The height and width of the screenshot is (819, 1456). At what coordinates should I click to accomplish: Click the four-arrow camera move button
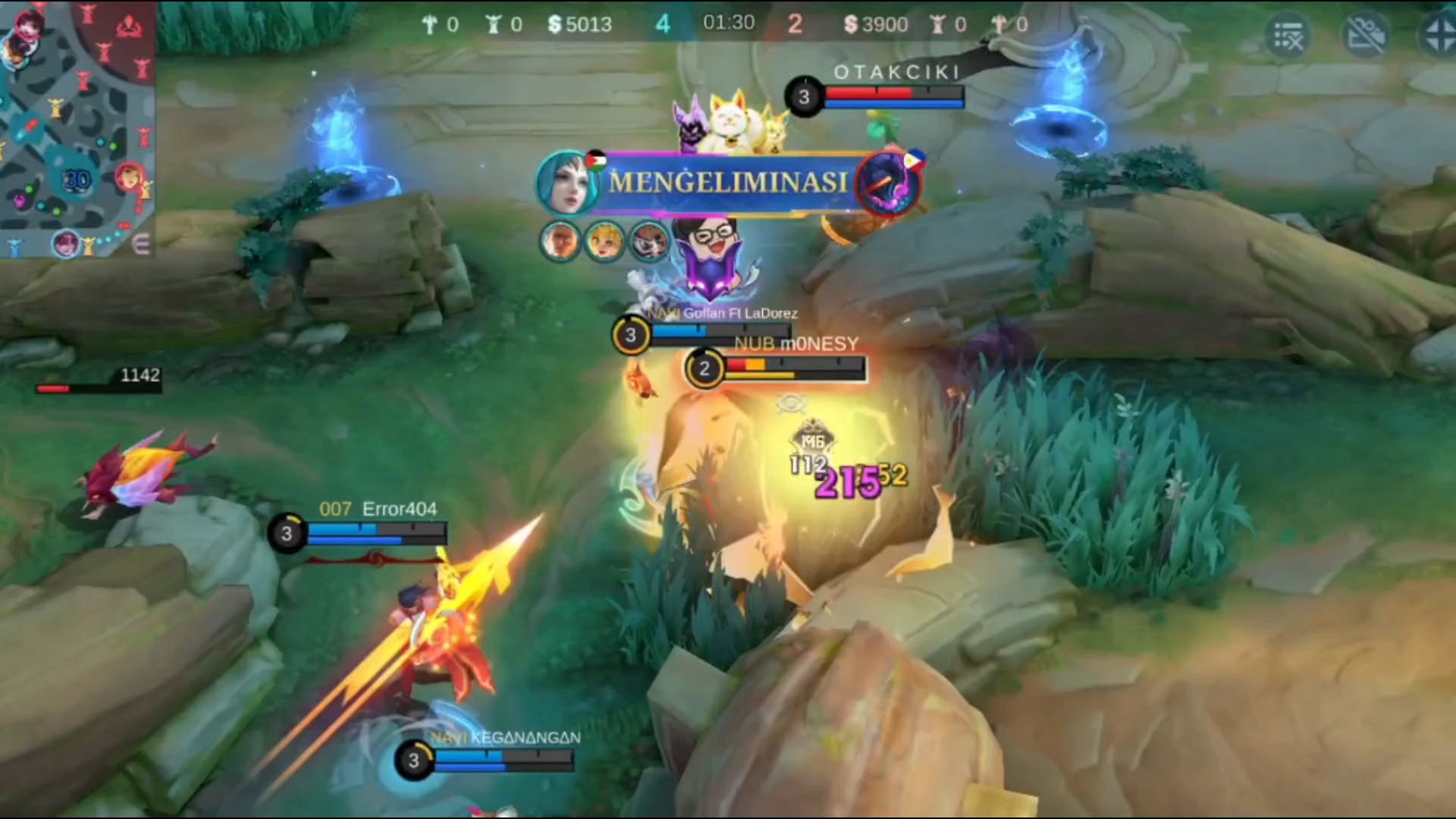[x=1439, y=35]
